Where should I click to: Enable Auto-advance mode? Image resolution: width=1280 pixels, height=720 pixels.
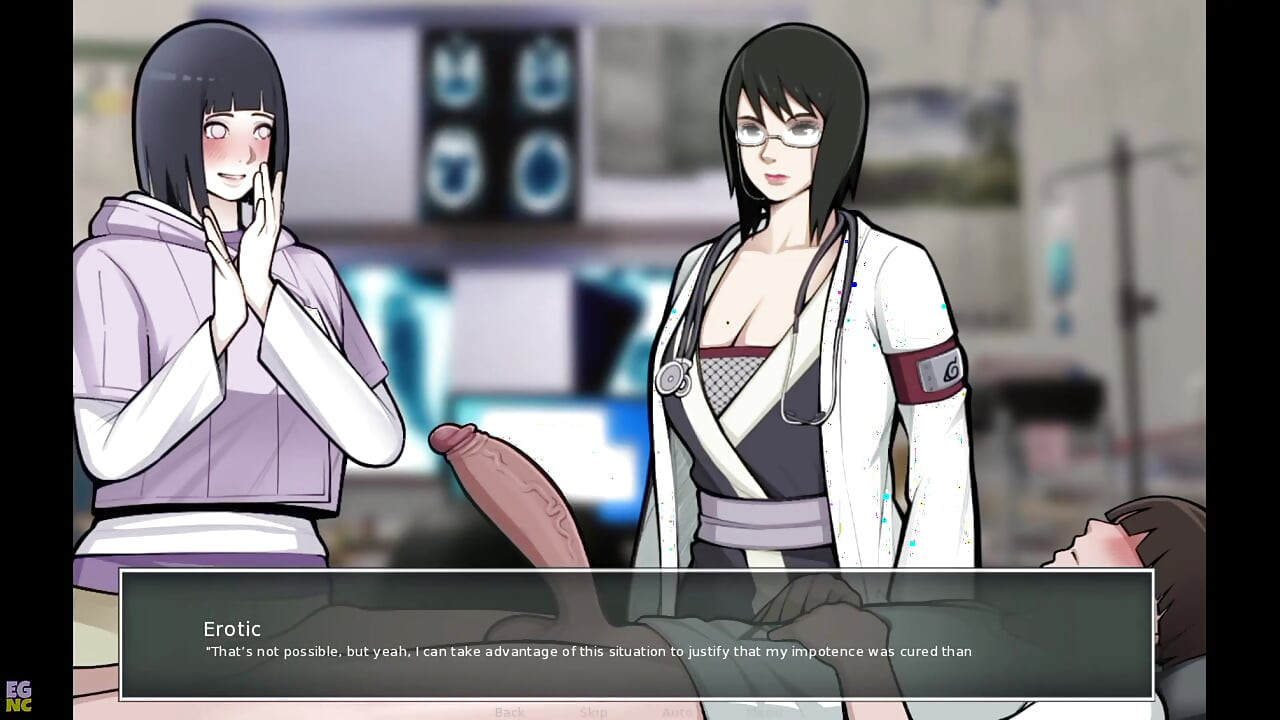tap(676, 712)
